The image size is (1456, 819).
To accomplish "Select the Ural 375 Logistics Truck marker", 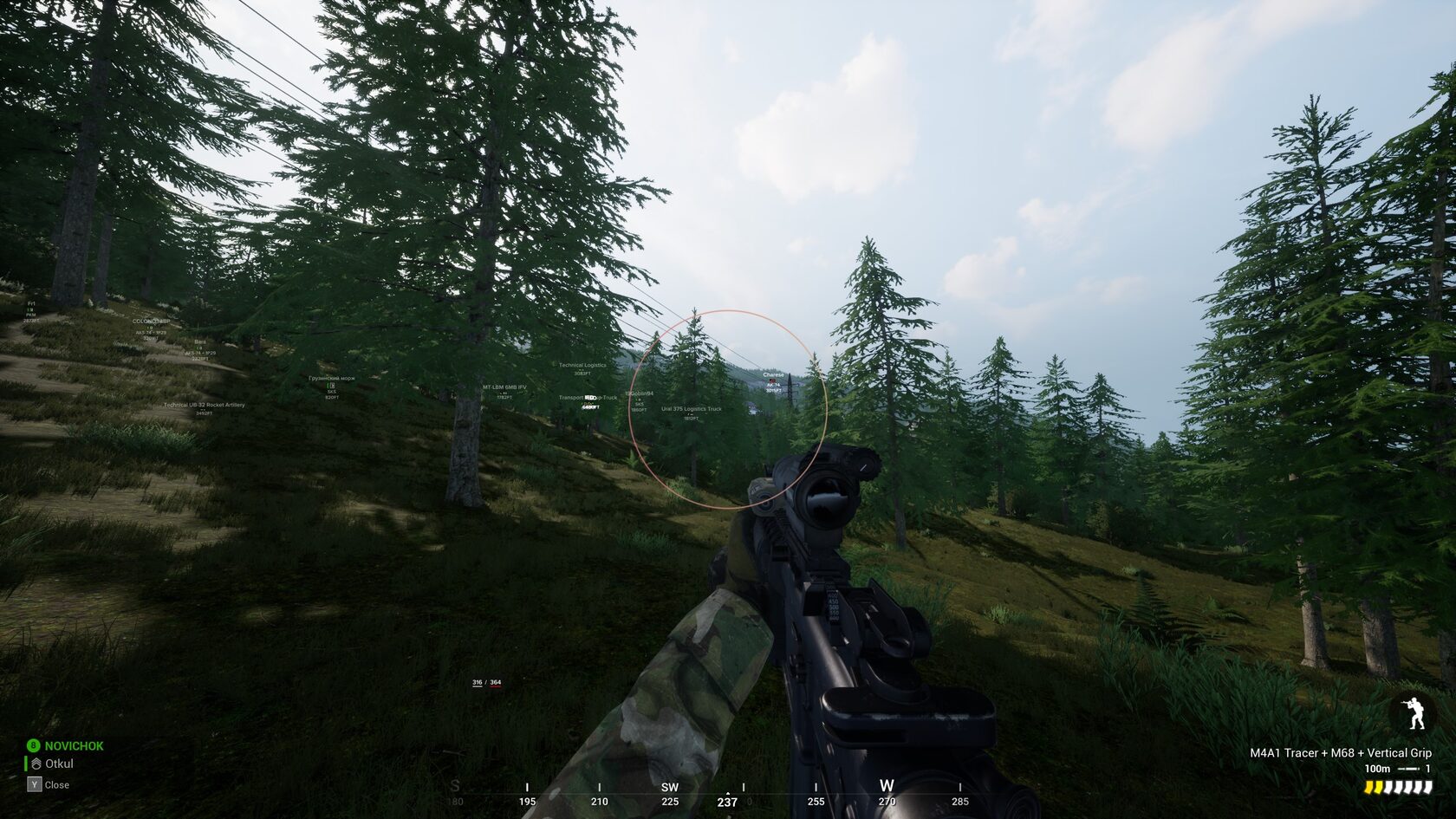I will click(x=691, y=409).
